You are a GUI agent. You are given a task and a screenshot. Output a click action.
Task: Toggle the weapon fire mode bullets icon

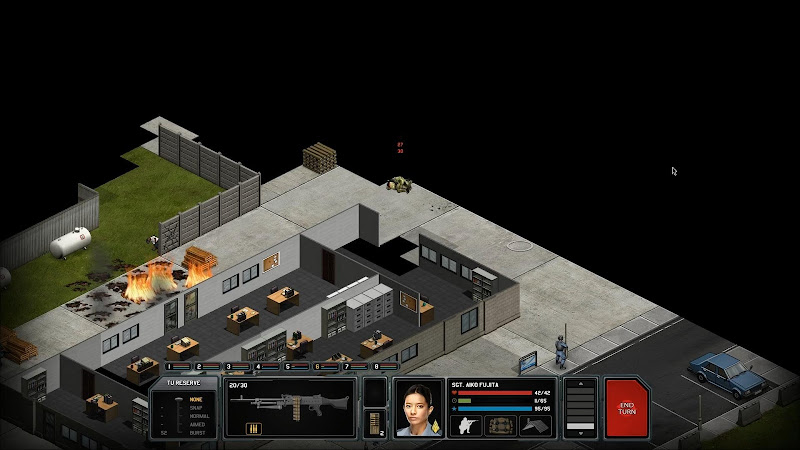[x=255, y=428]
